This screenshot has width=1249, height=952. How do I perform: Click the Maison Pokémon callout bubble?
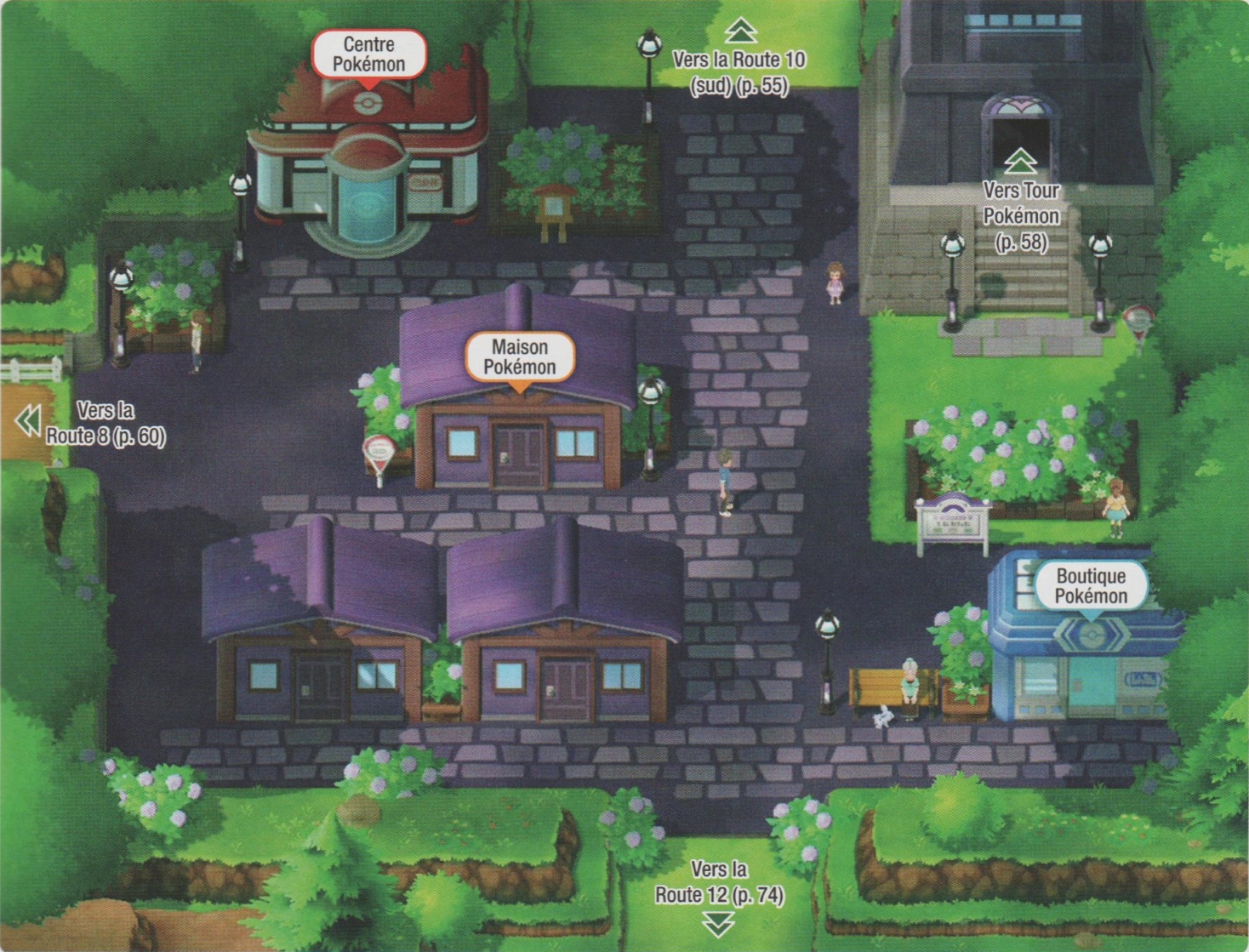[519, 356]
